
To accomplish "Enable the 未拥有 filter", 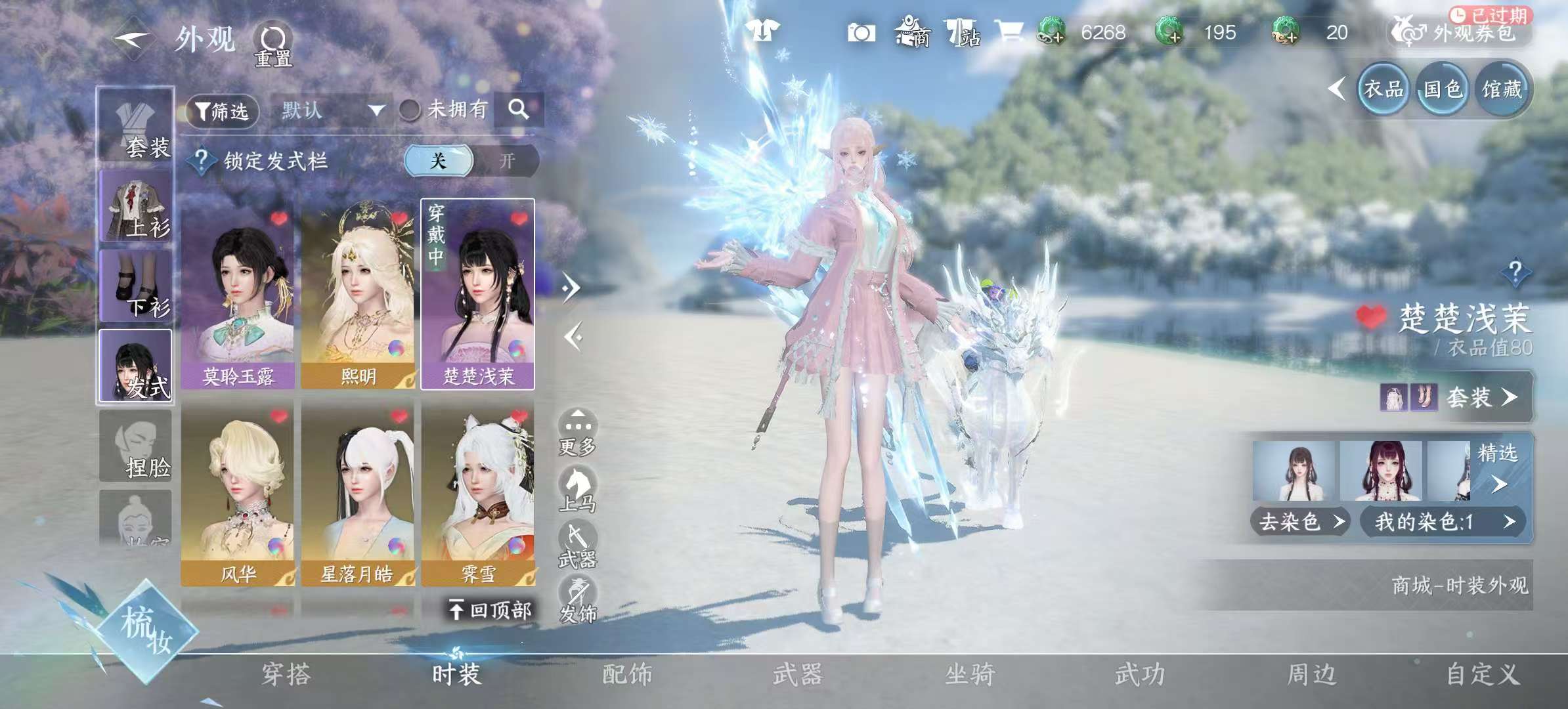I will (410, 110).
